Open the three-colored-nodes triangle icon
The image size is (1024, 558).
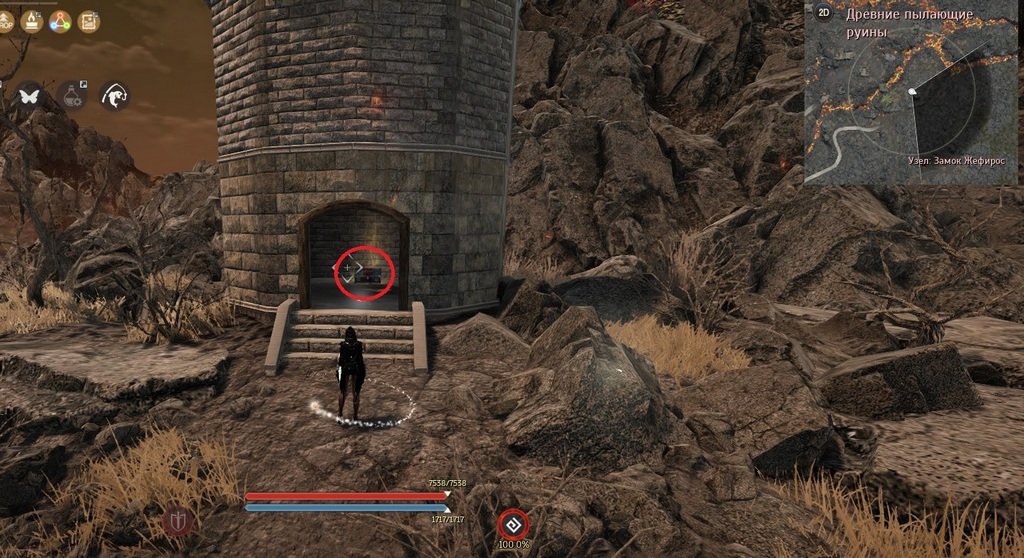click(61, 19)
